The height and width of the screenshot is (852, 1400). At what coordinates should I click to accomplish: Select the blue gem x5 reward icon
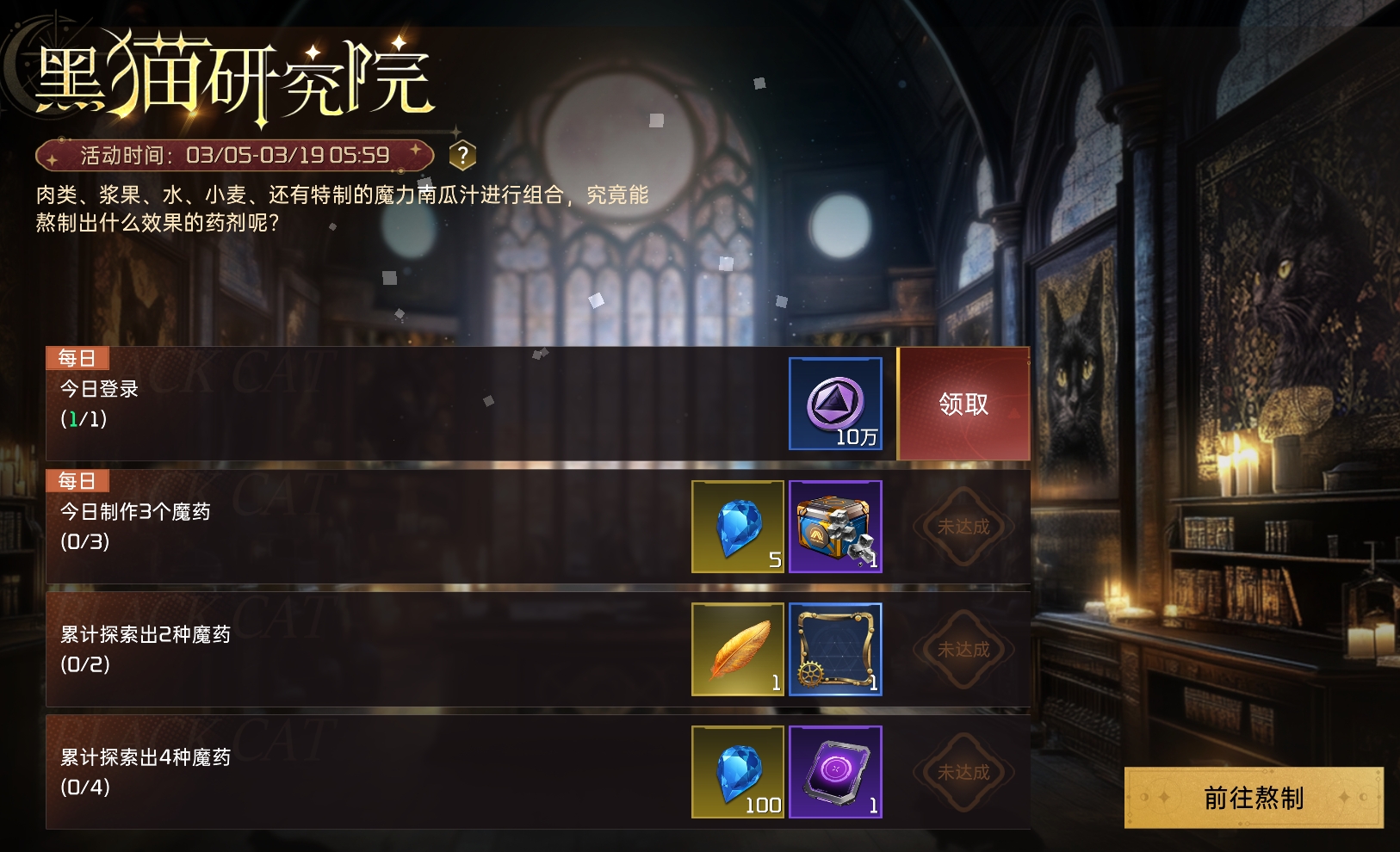click(x=738, y=527)
